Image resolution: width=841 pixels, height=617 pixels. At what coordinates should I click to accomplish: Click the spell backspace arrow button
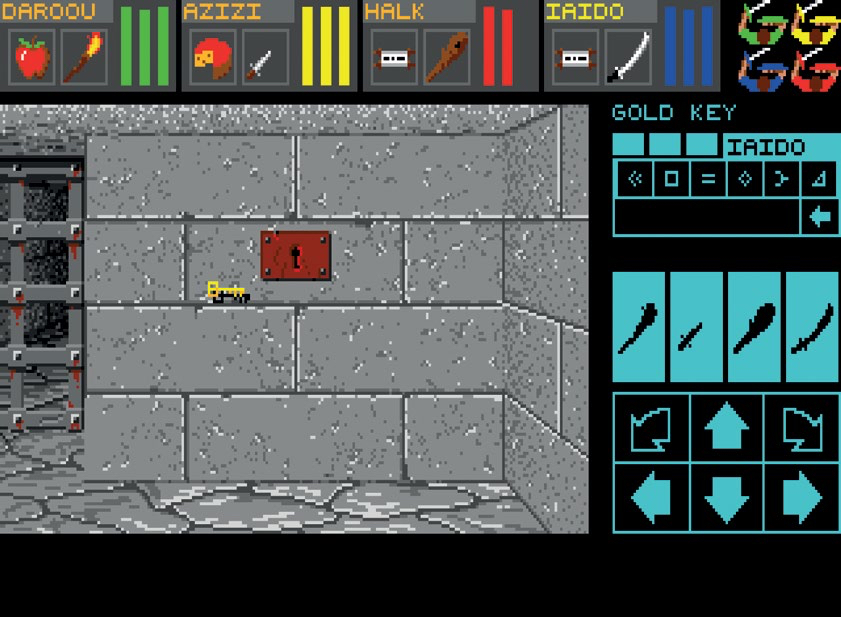click(820, 217)
